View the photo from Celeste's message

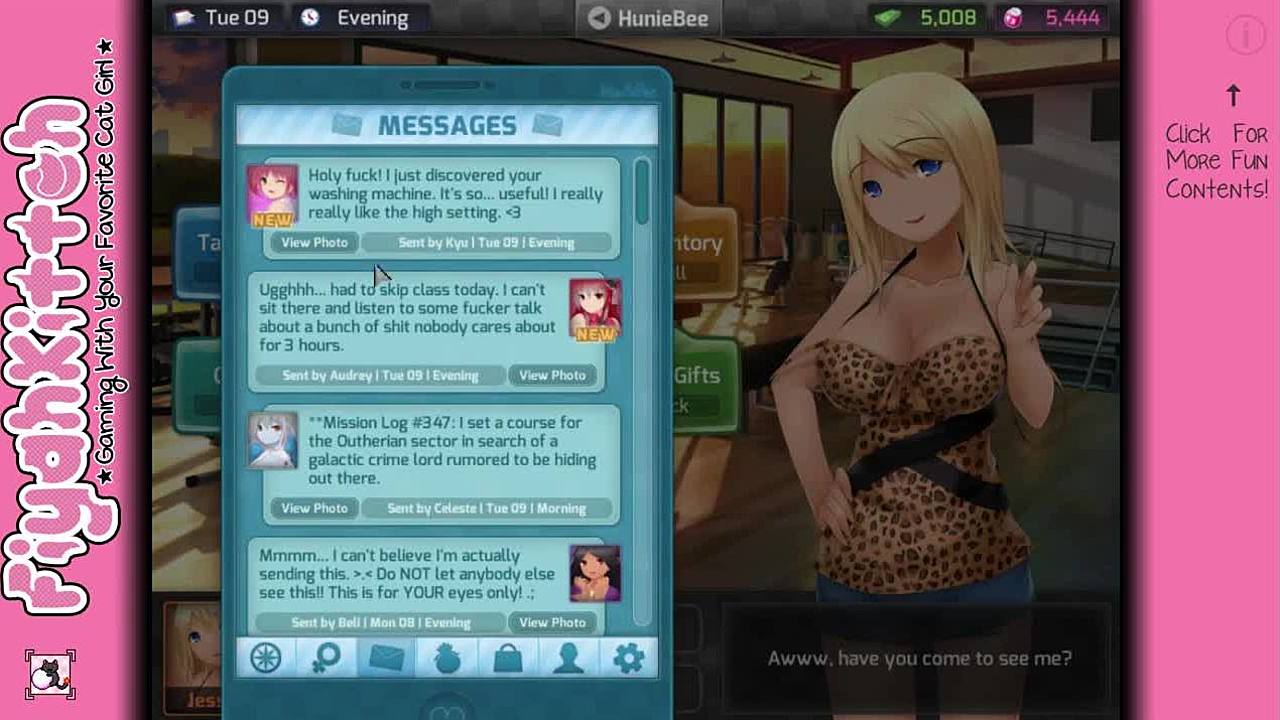coord(314,508)
